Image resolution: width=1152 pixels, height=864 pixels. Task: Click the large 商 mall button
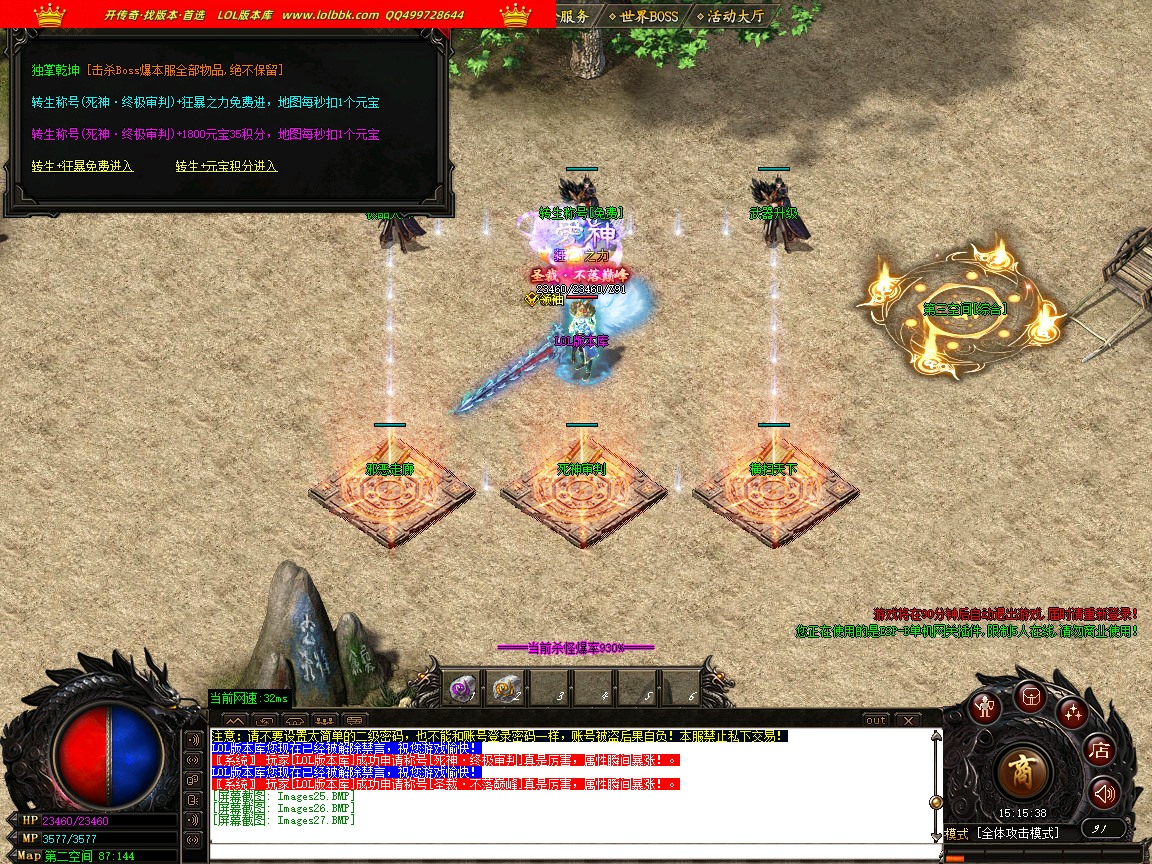coord(1023,773)
